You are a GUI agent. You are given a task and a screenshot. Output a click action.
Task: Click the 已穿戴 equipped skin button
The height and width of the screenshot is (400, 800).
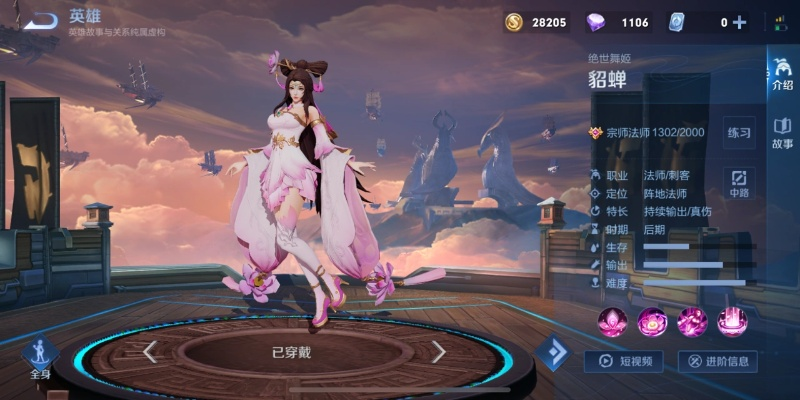293,352
